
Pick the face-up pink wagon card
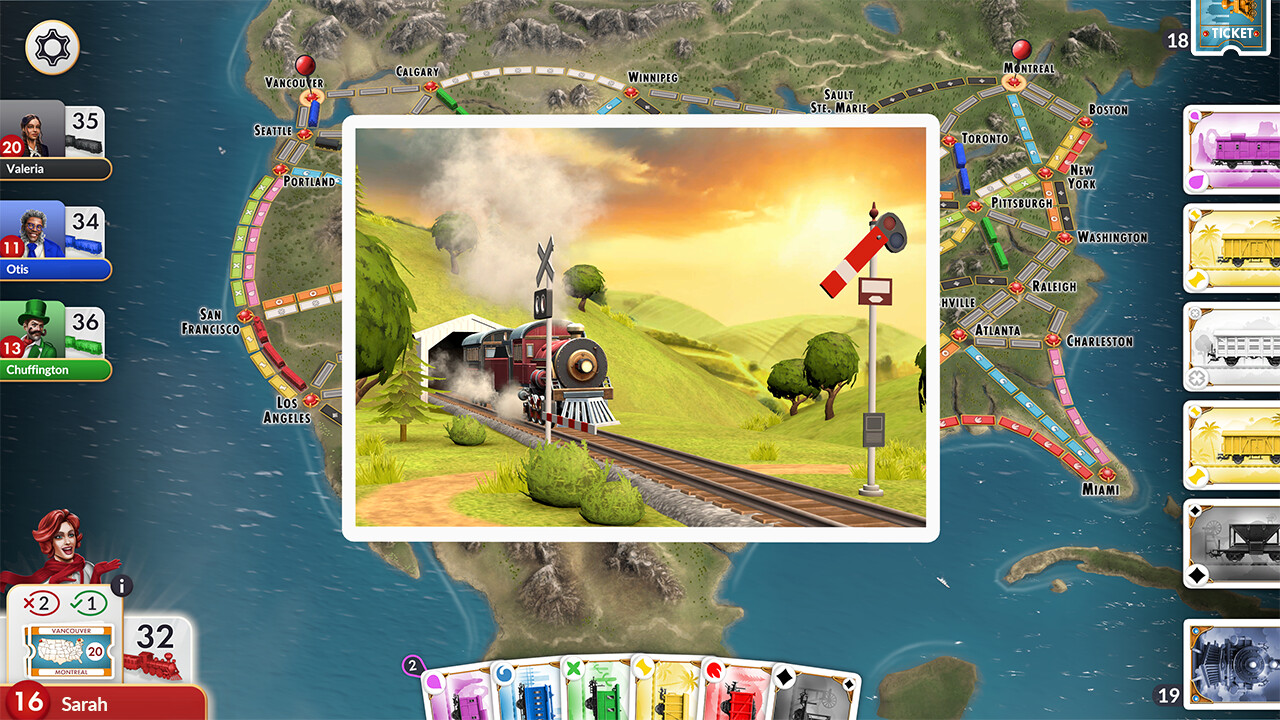[1231, 151]
